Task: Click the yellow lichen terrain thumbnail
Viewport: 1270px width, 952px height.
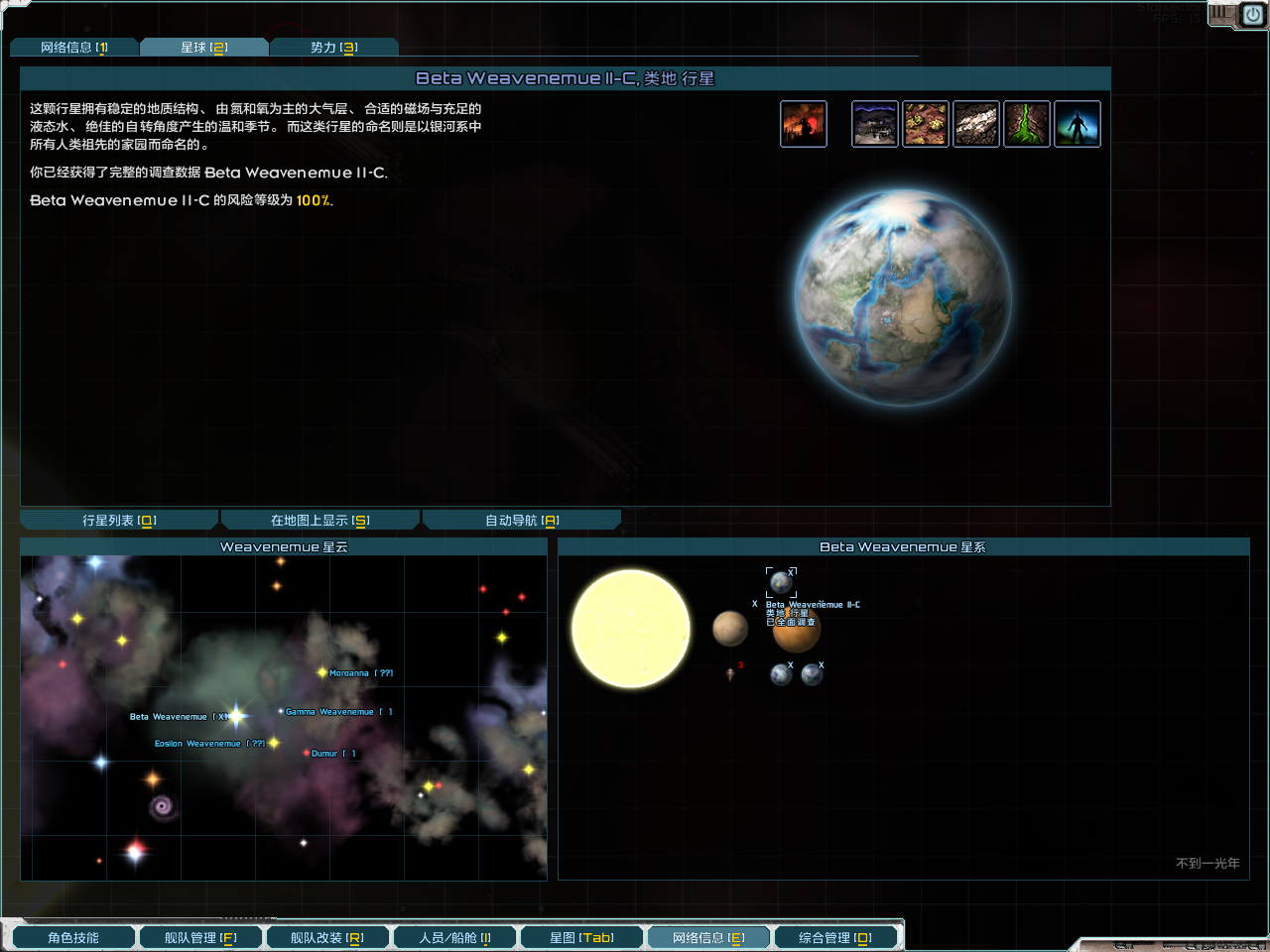Action: (x=926, y=123)
